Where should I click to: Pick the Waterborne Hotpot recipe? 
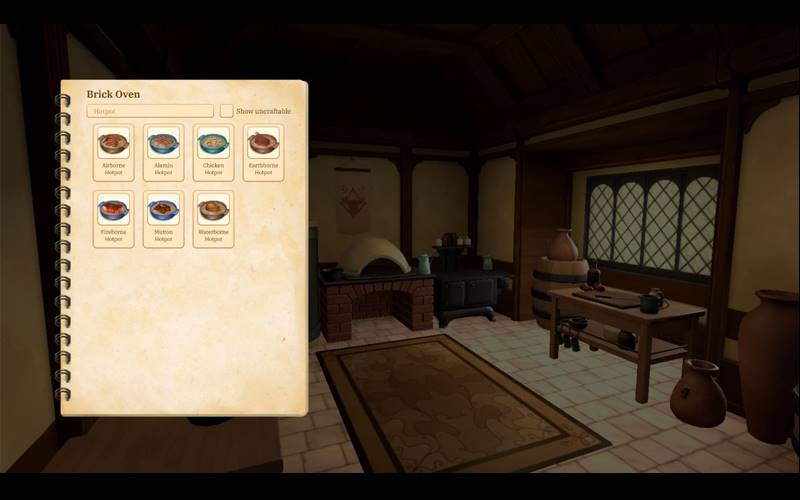[x=213, y=218]
